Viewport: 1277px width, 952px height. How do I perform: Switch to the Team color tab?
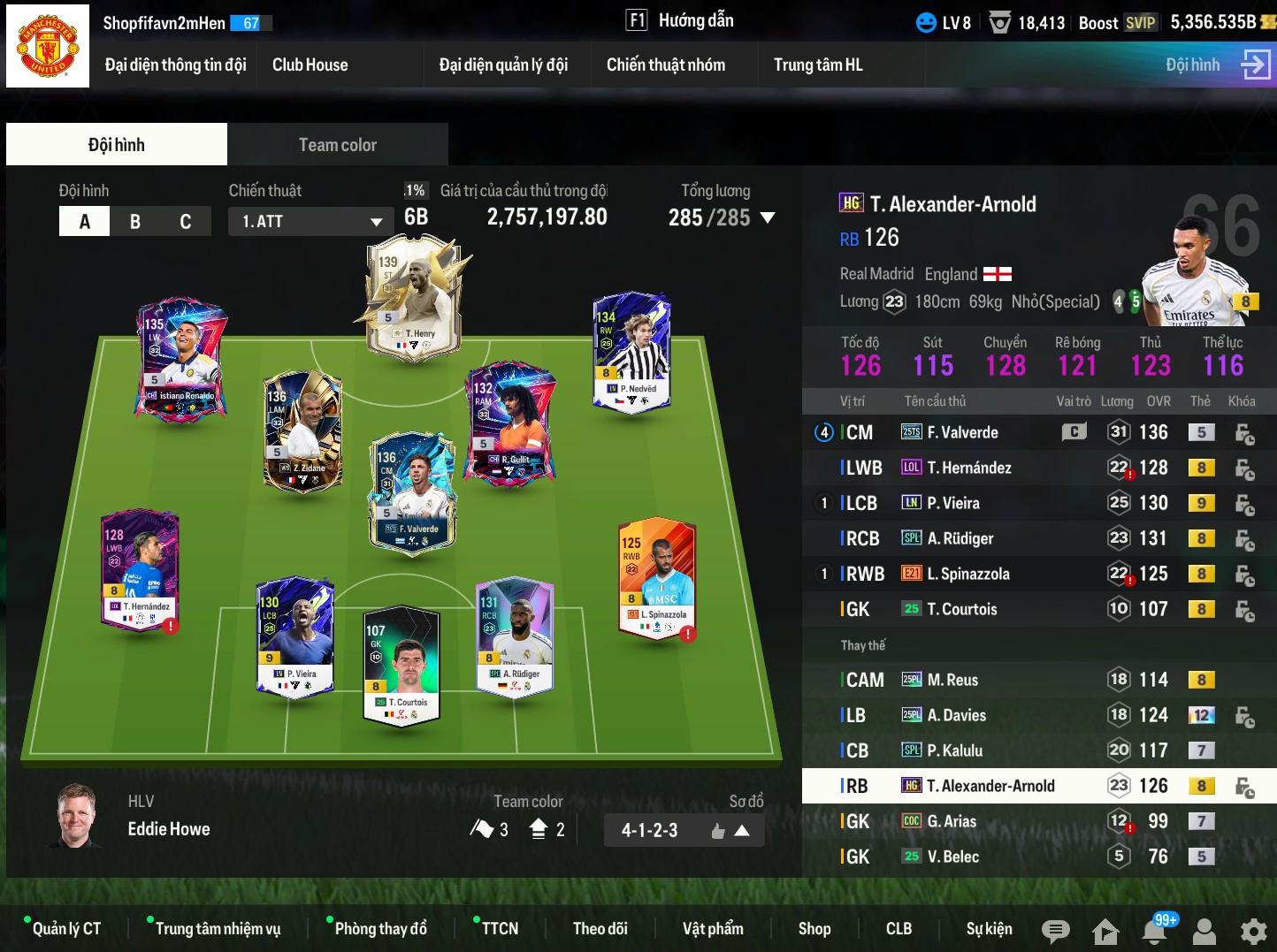[337, 145]
